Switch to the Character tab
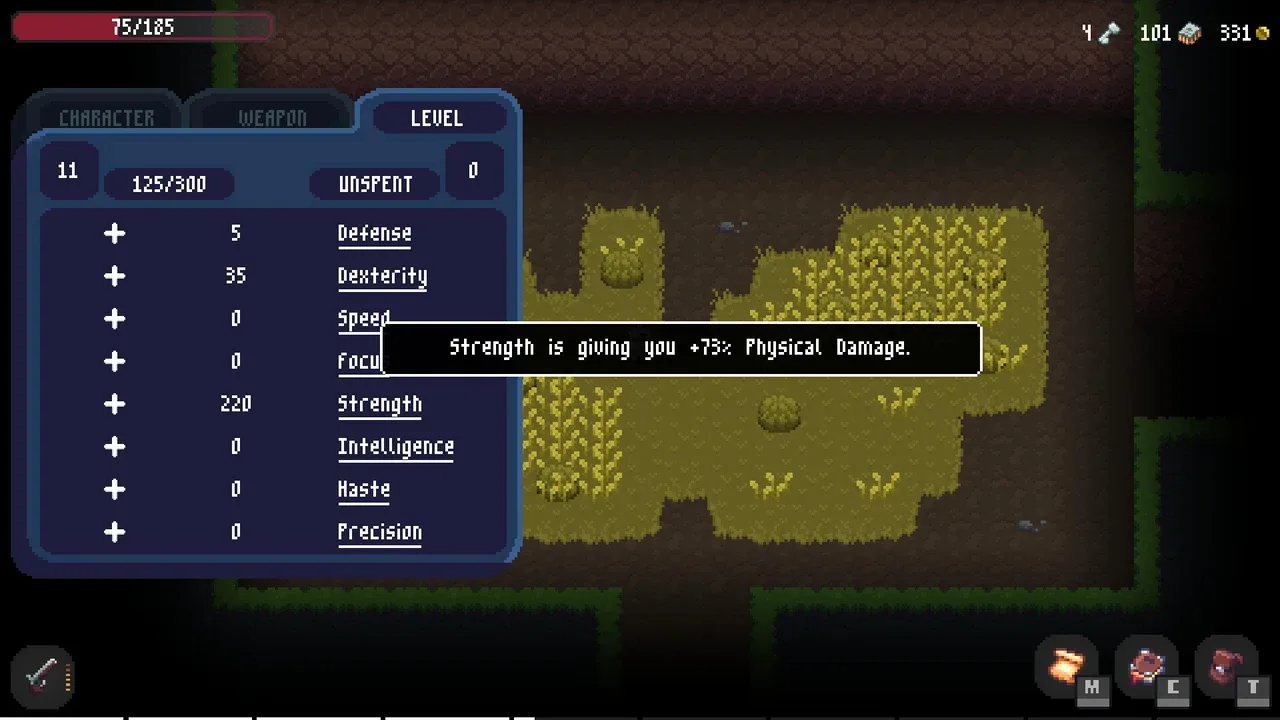This screenshot has height=720, width=1280. tap(106, 118)
